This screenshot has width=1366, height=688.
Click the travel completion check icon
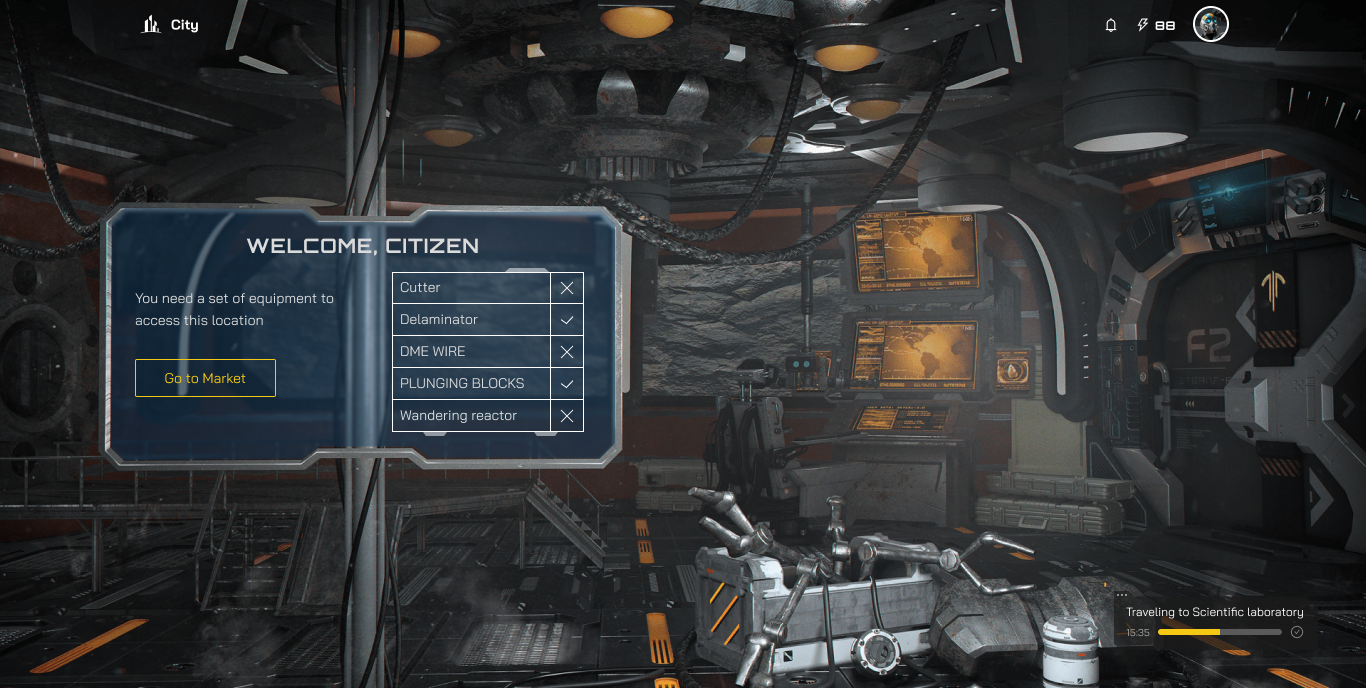click(x=1297, y=632)
